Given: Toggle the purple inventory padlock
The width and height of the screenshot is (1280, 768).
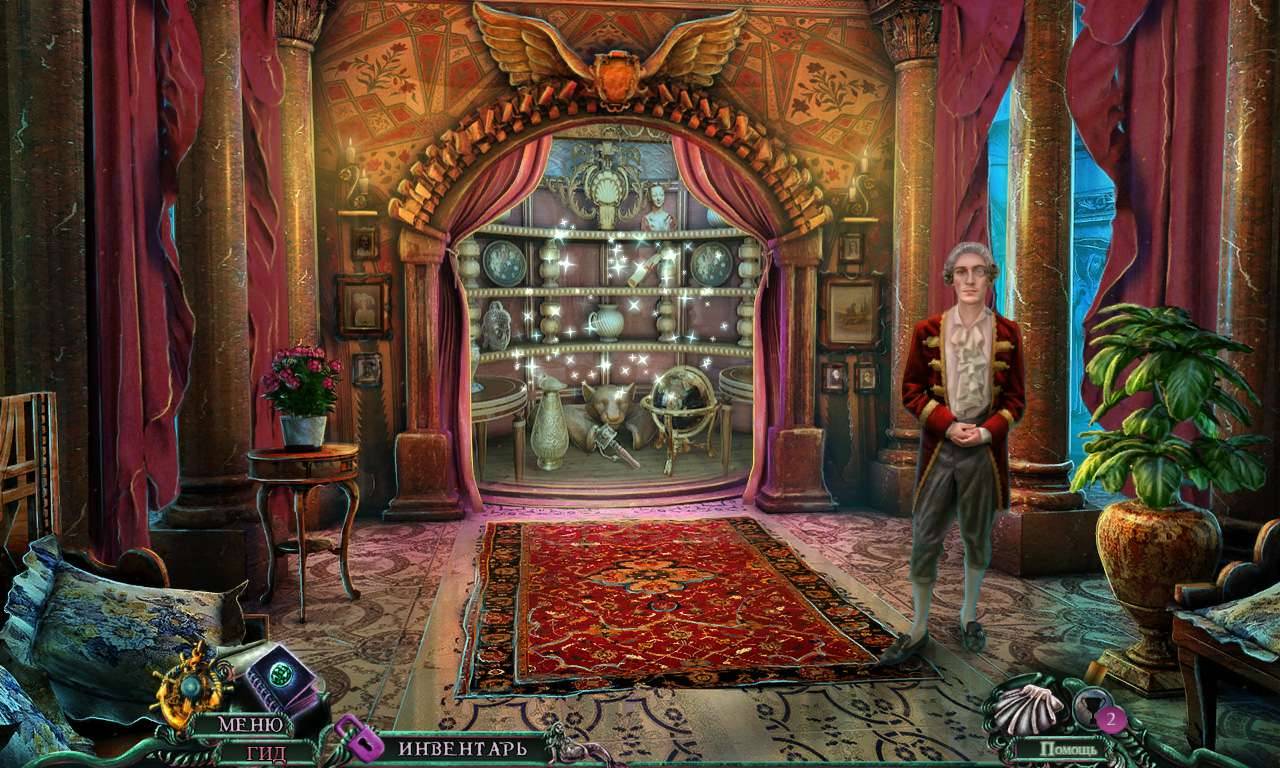Looking at the screenshot, I should tap(357, 738).
